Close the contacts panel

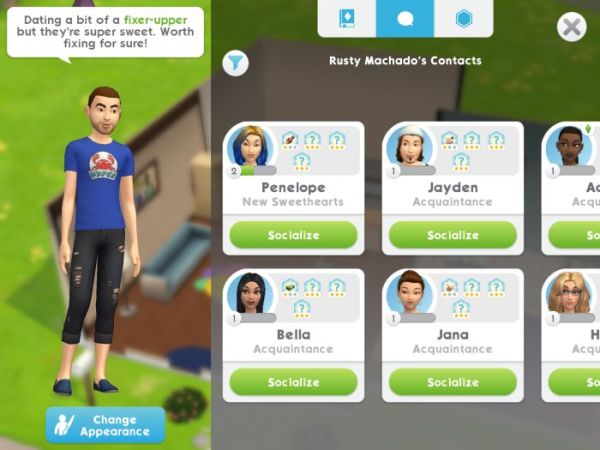tap(572, 26)
